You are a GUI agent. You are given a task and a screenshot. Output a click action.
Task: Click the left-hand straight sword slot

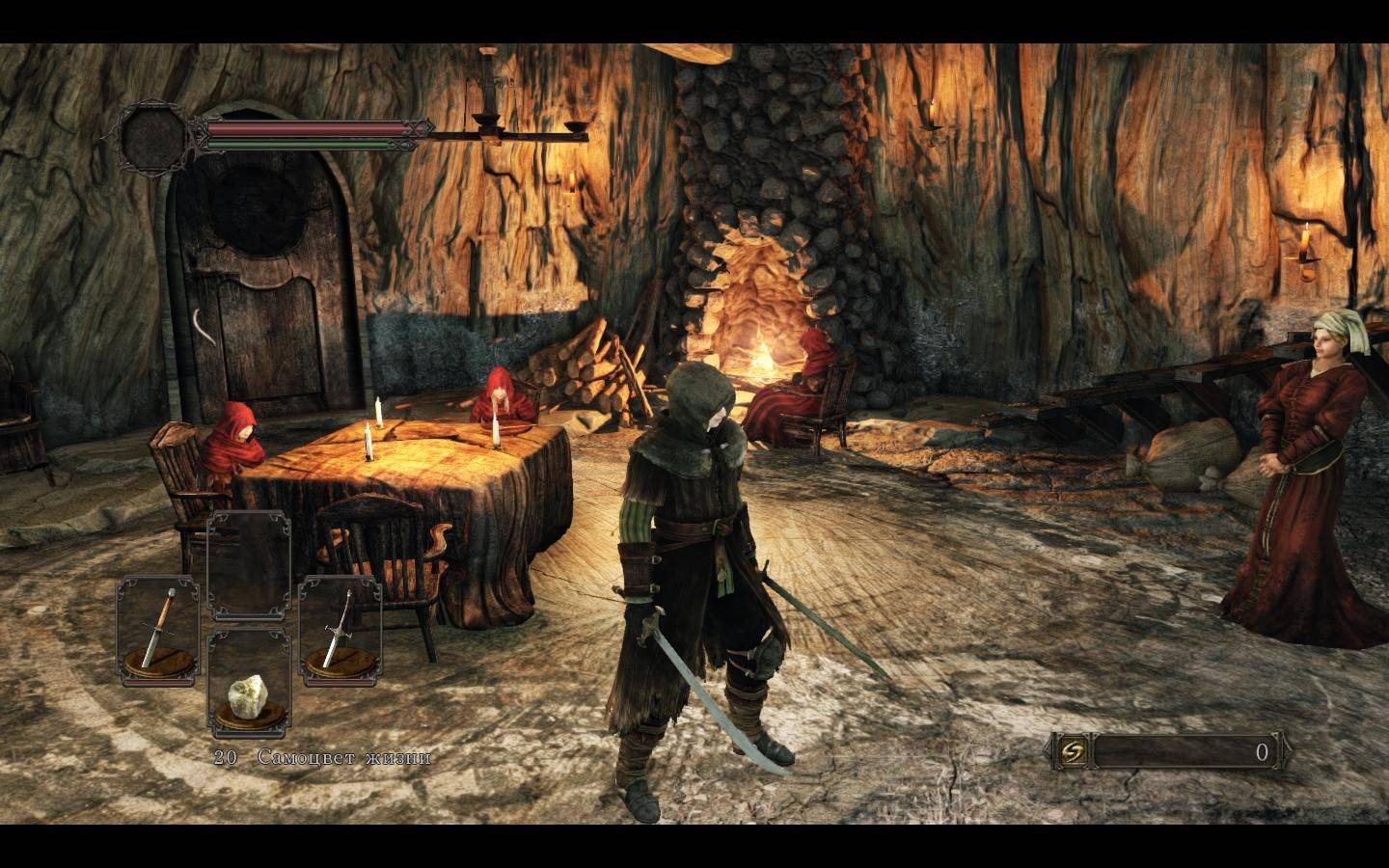click(x=158, y=628)
